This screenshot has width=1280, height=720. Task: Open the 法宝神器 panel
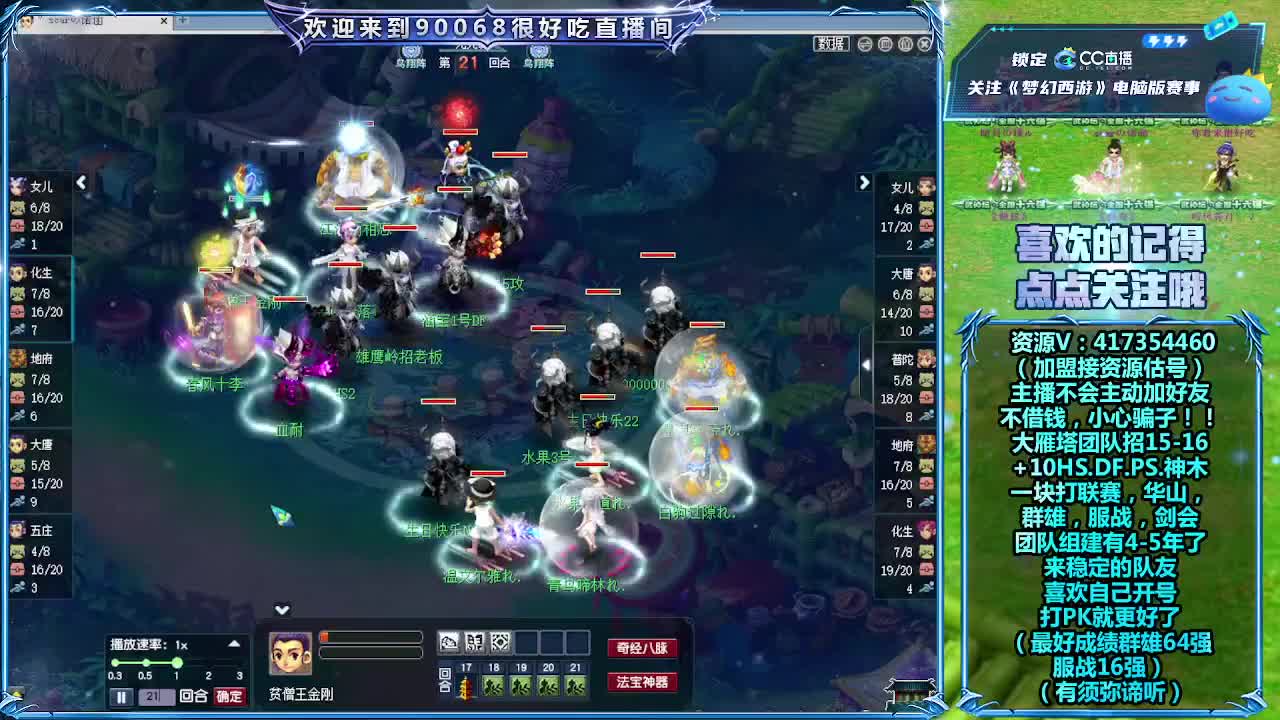[x=641, y=680]
